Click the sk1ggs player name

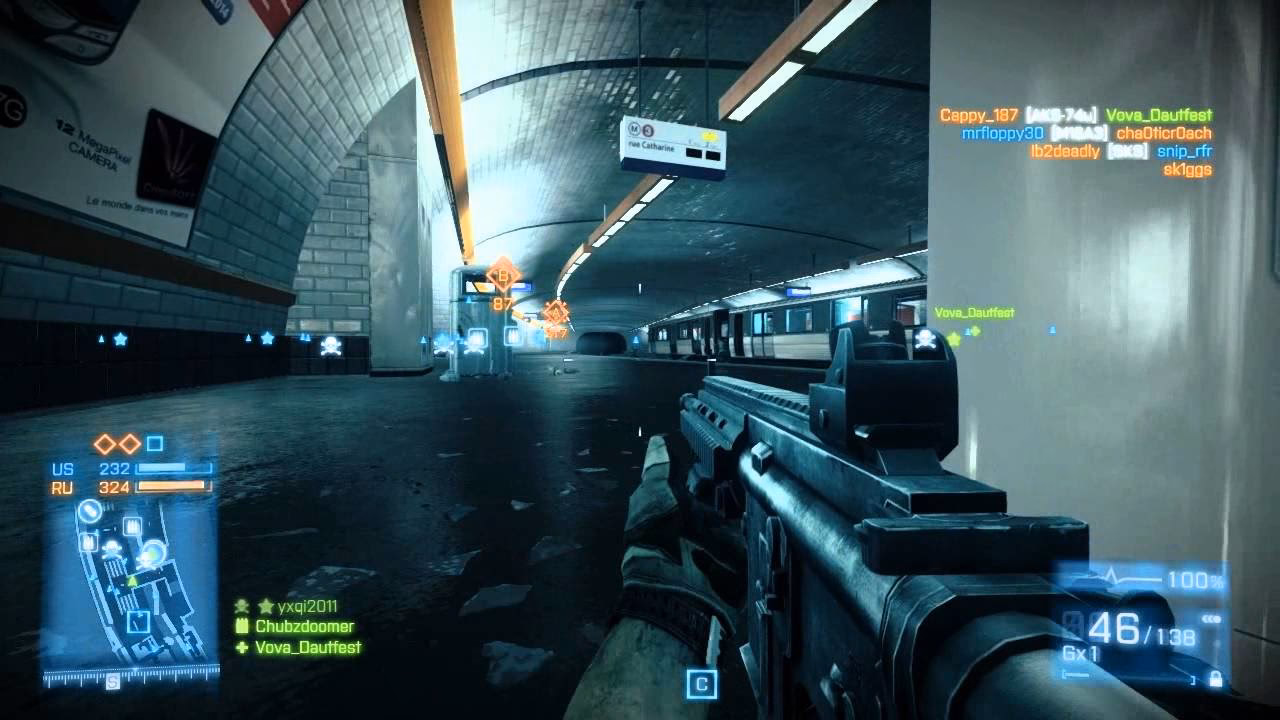(1188, 171)
